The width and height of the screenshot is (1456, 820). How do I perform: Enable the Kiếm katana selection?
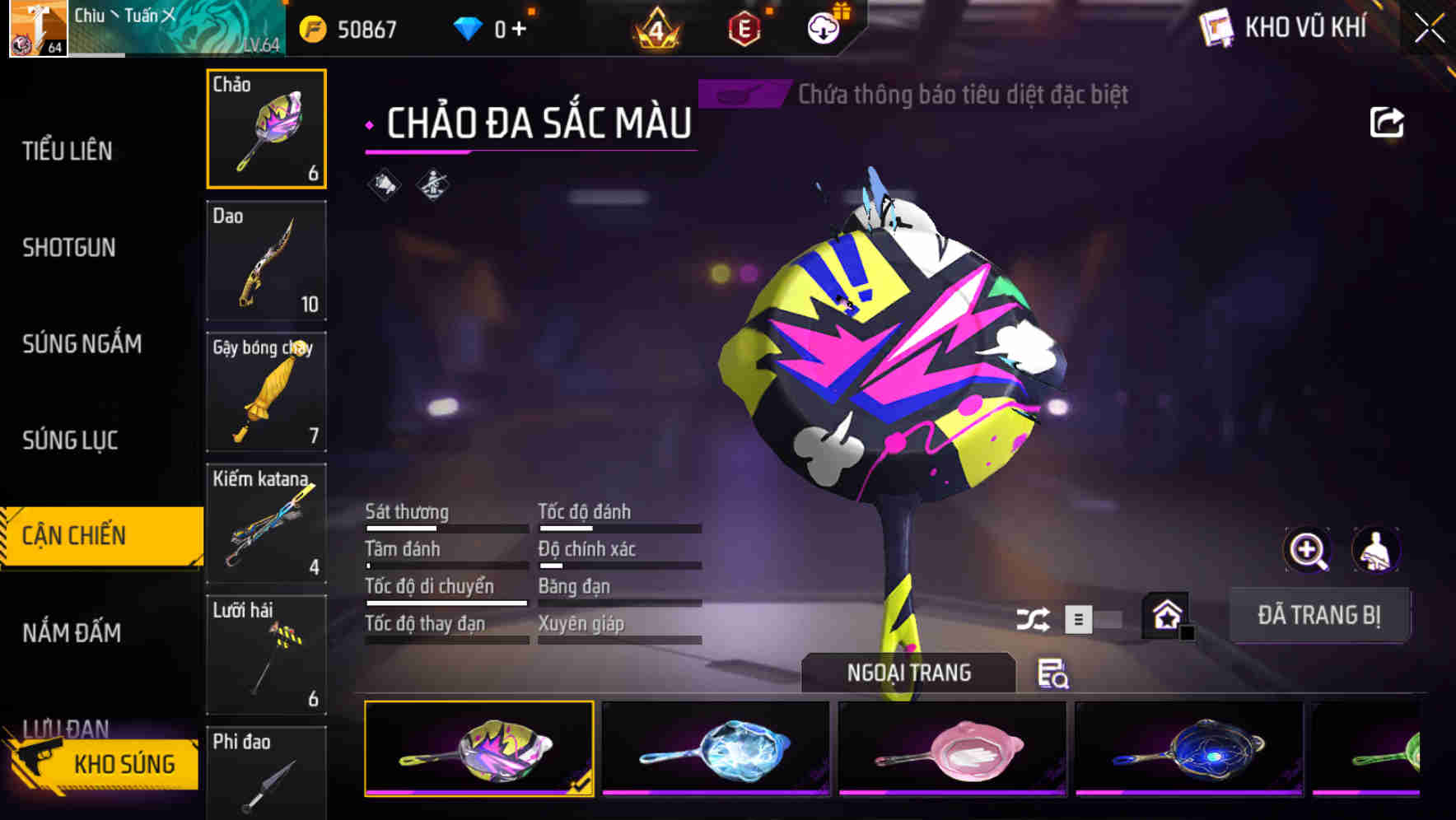[266, 524]
